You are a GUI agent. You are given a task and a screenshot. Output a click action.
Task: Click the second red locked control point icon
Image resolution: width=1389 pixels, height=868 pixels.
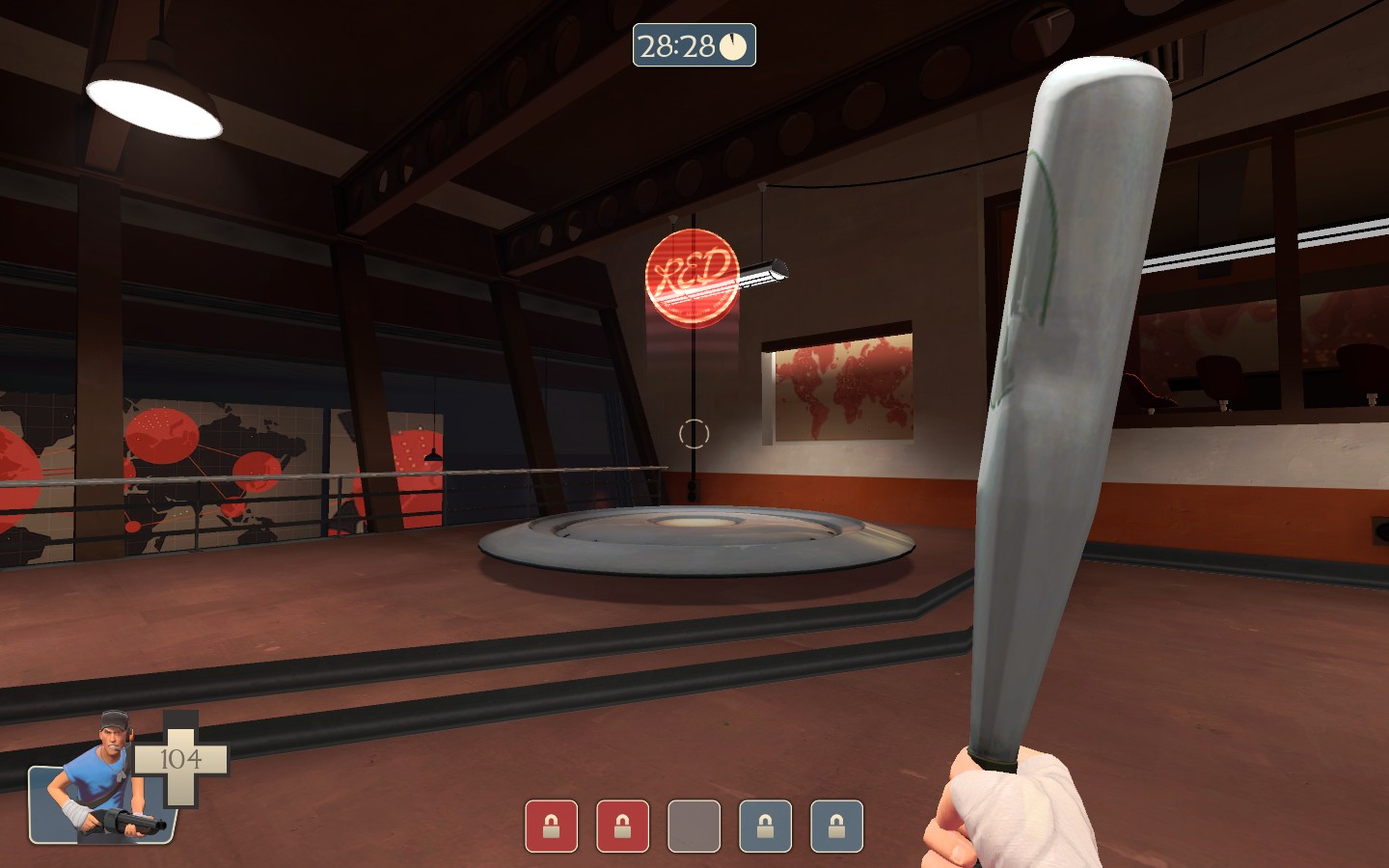pyautogui.click(x=622, y=827)
